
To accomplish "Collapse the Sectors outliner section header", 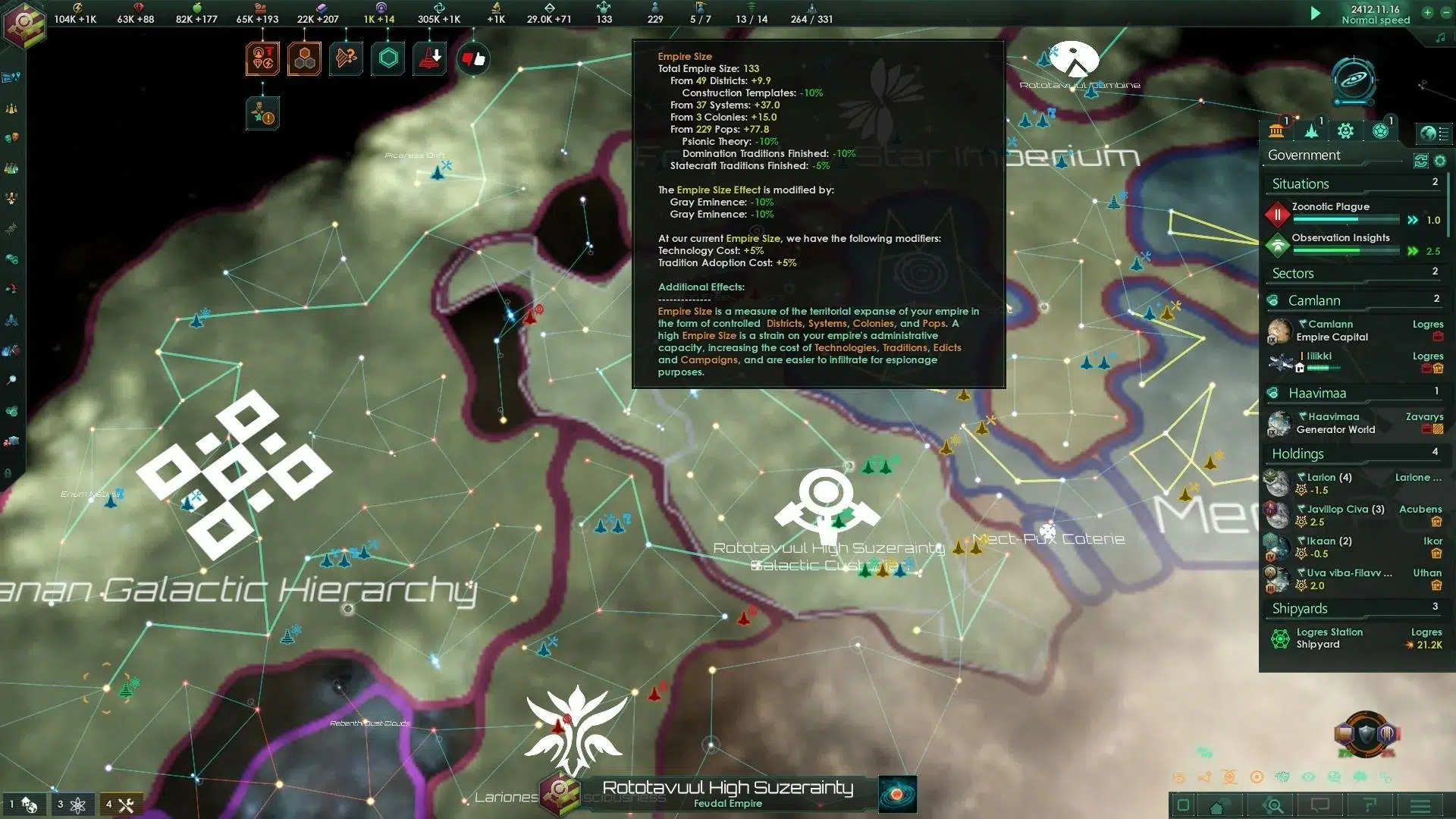I will click(1292, 273).
